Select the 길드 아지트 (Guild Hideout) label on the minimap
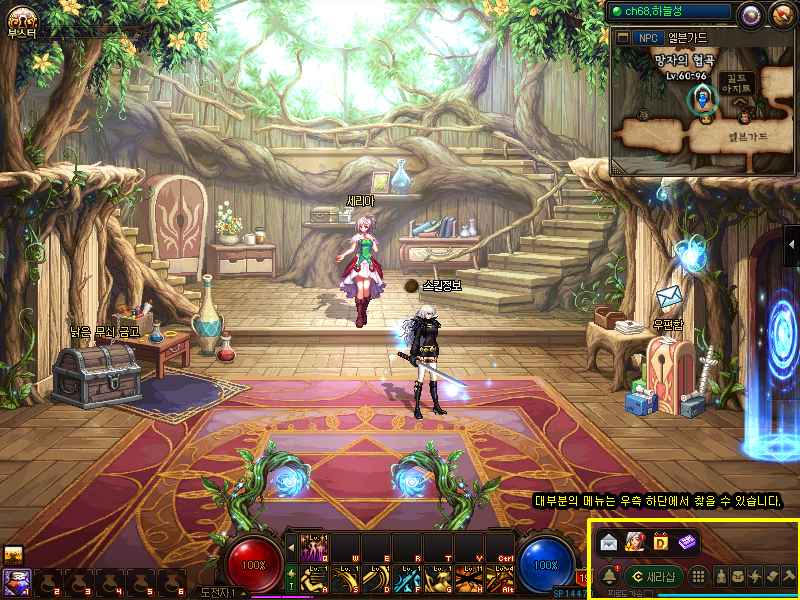 click(x=737, y=84)
